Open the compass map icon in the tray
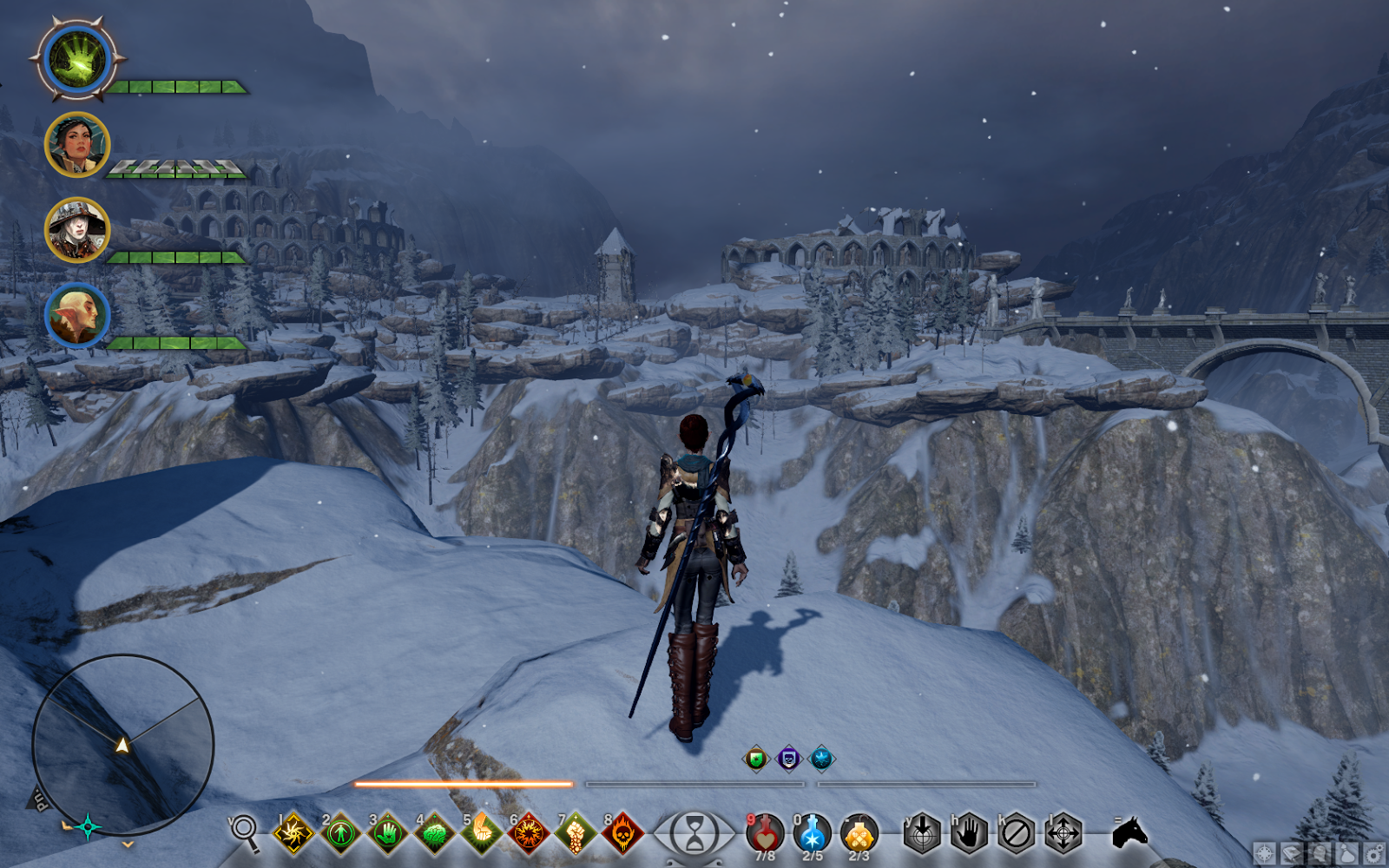Image resolution: width=1389 pixels, height=868 pixels. [x=1264, y=853]
